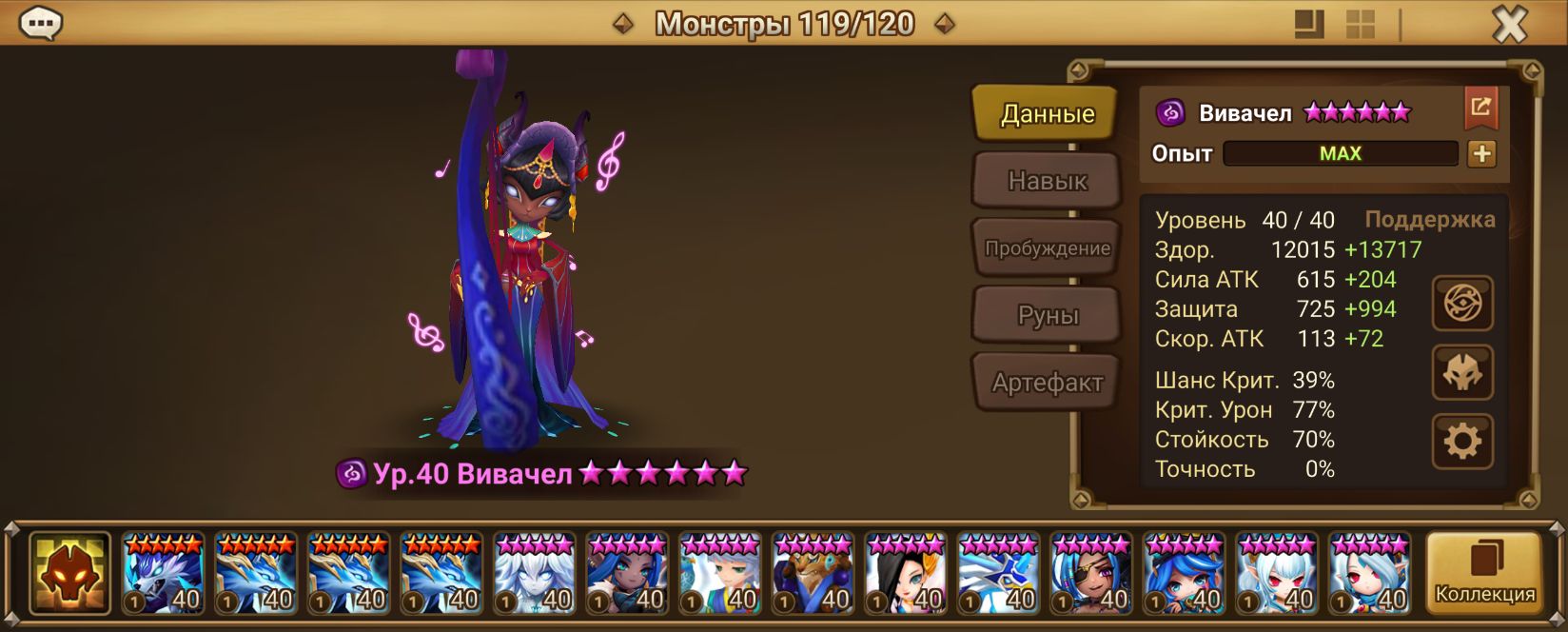Choose the single-monster layout view icon
This screenshot has height=632, width=1568.
click(x=1309, y=25)
